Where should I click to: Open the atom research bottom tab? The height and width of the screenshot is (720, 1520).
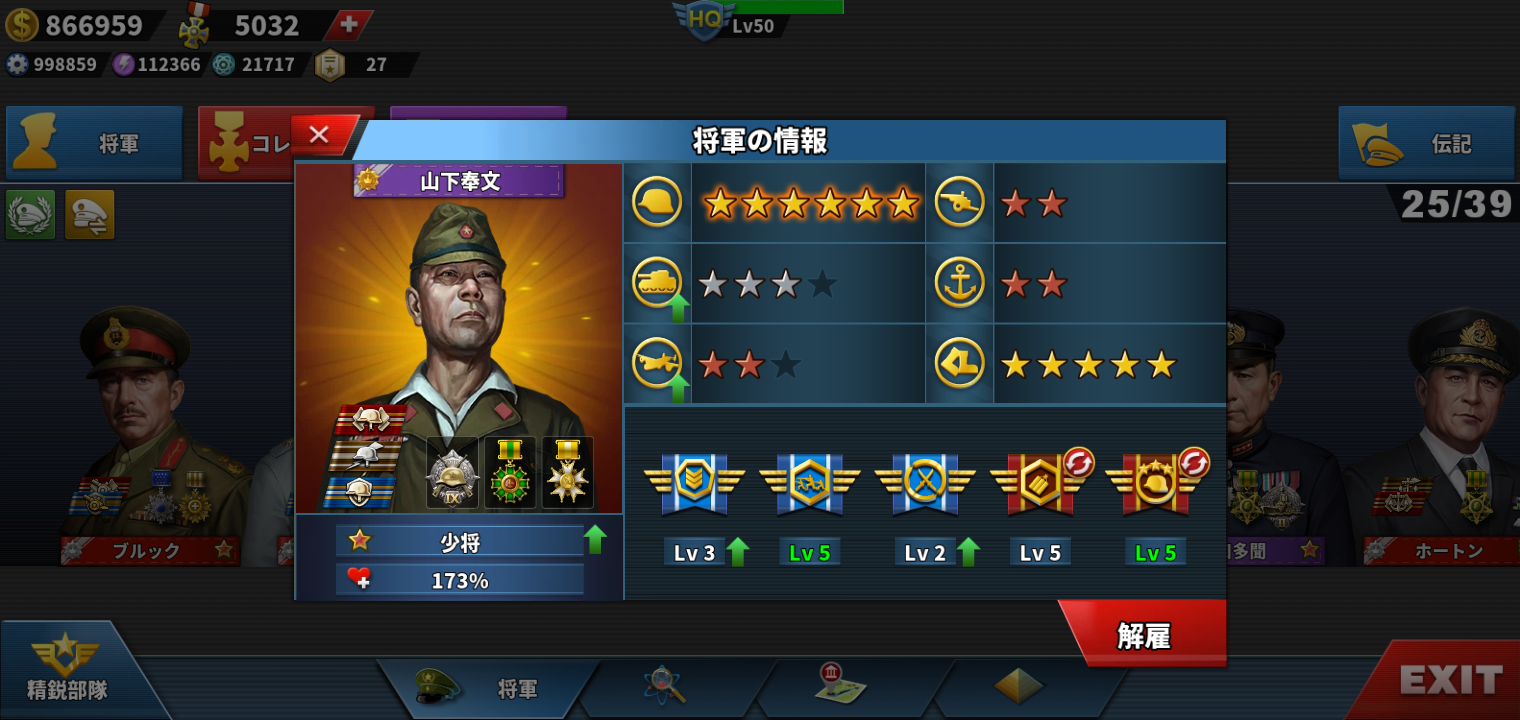663,685
